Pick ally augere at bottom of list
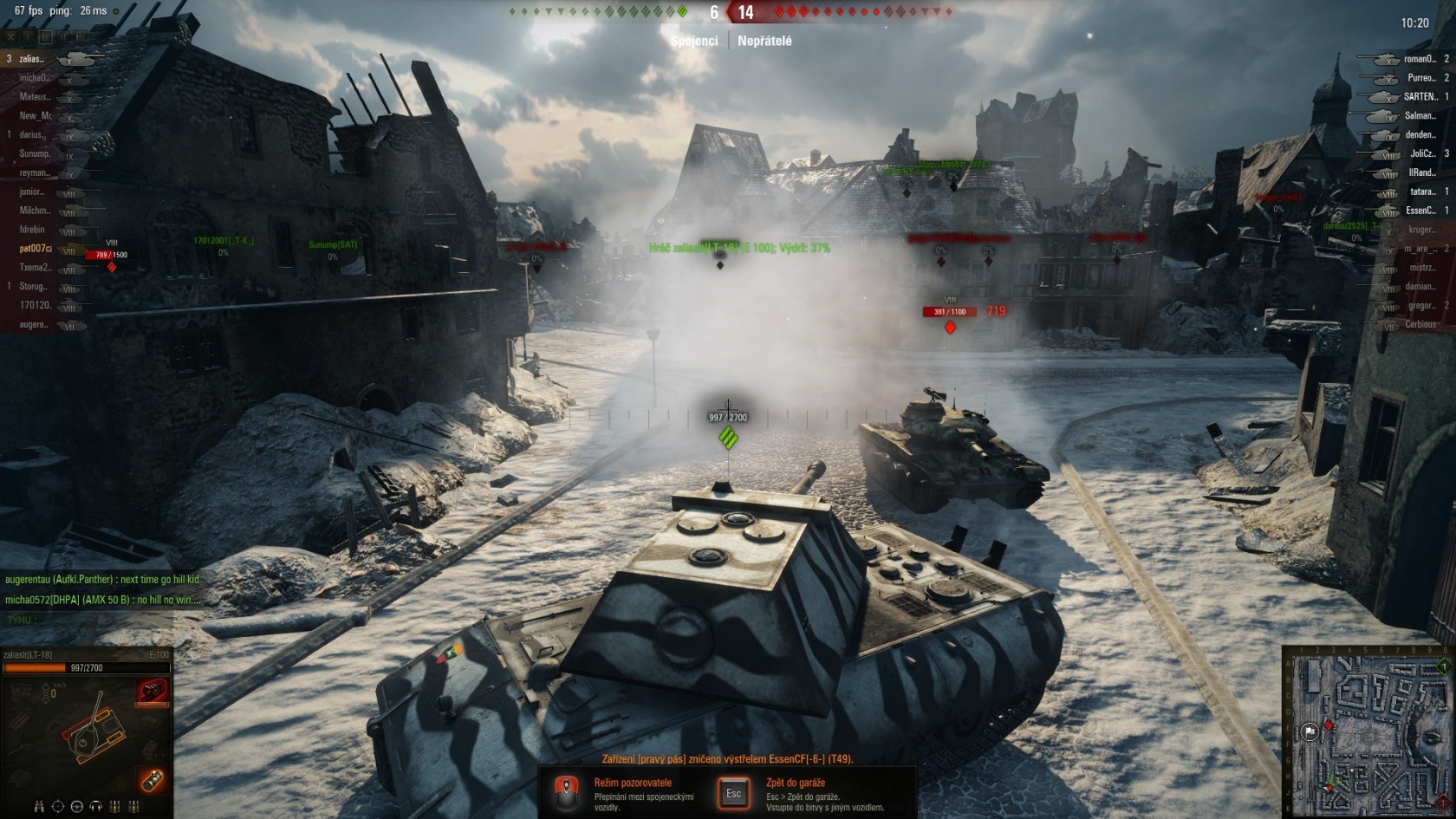Screen dimensions: 1456x819 [x=34, y=325]
